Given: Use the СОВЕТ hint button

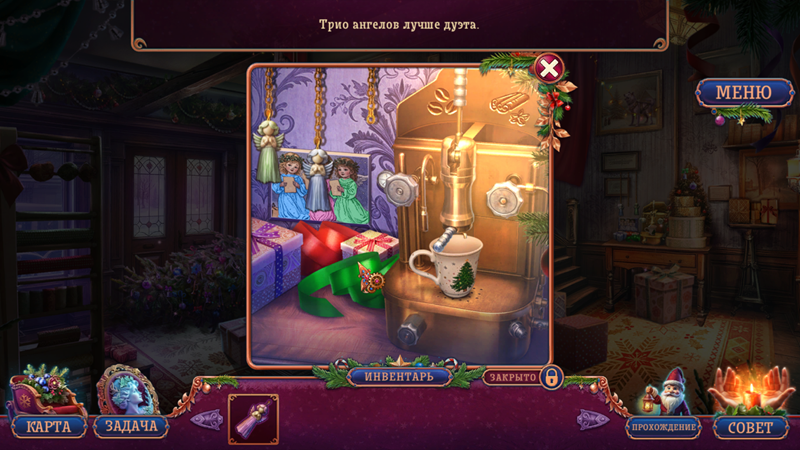Looking at the screenshot, I should point(750,427).
